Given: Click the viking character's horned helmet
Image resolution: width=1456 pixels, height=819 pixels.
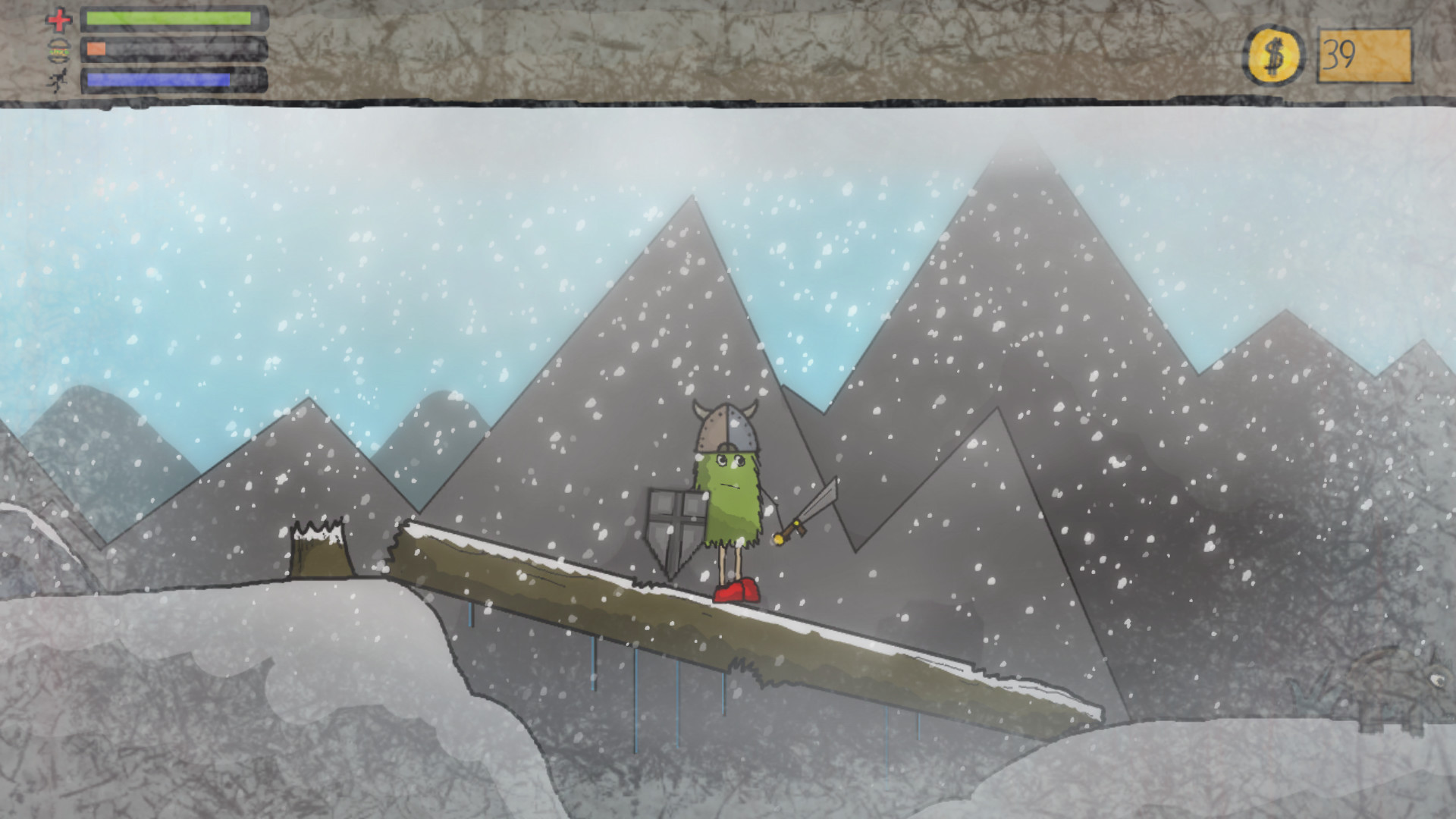Looking at the screenshot, I should click(x=726, y=428).
